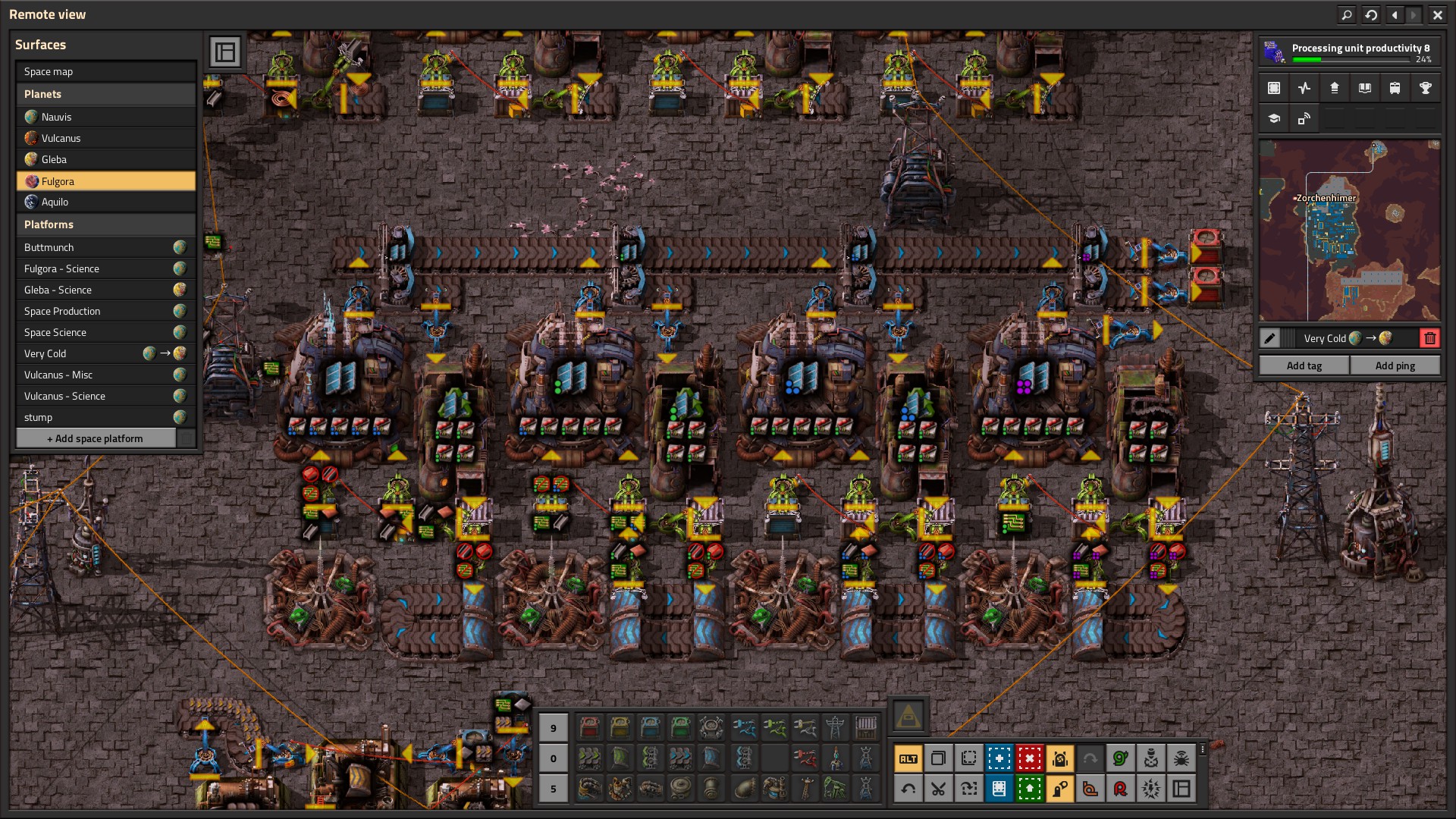Open the trains overview icon
This screenshot has height=819, width=1456.
(x=1395, y=88)
